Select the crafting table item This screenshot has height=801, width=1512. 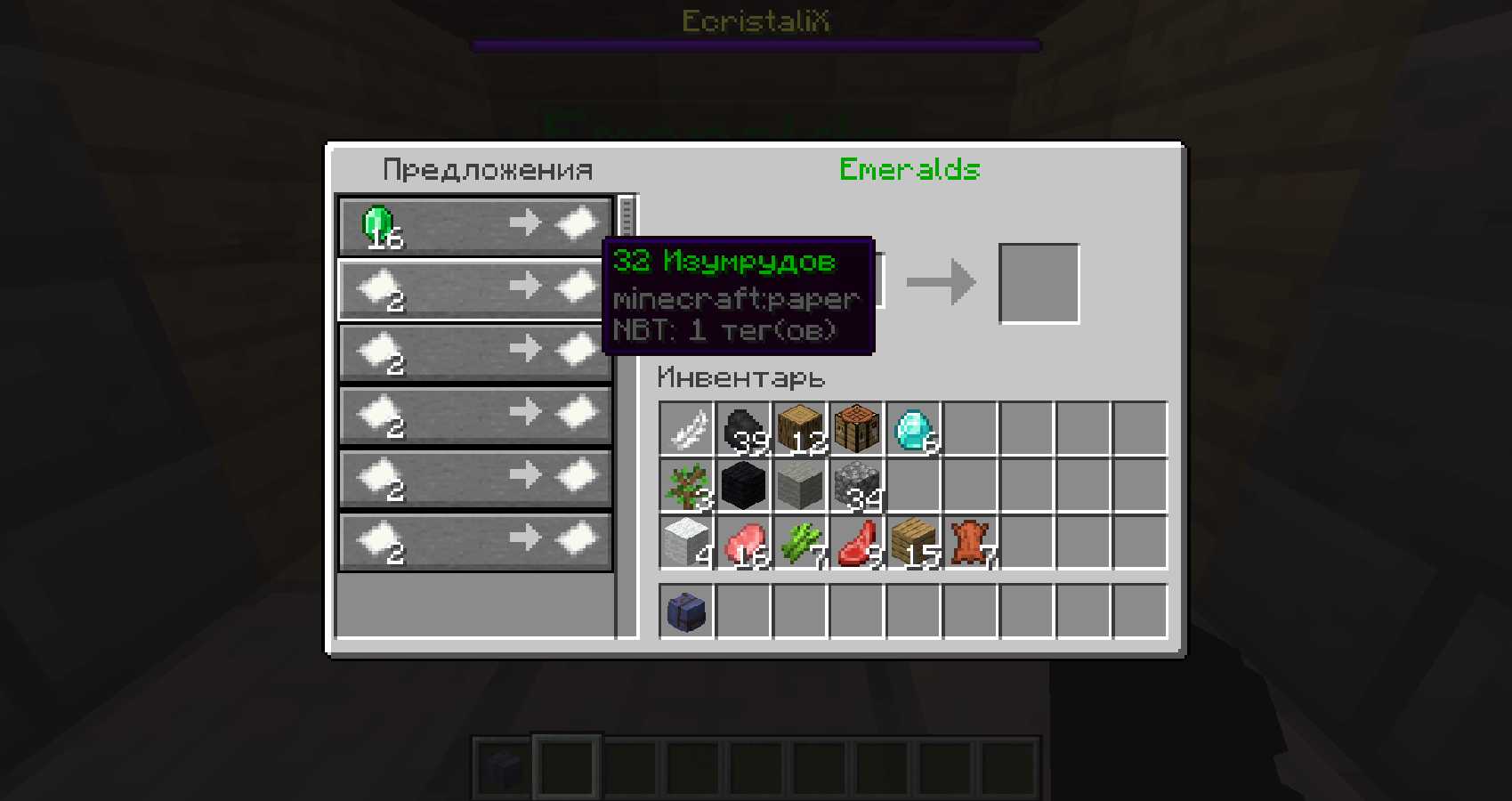(857, 429)
